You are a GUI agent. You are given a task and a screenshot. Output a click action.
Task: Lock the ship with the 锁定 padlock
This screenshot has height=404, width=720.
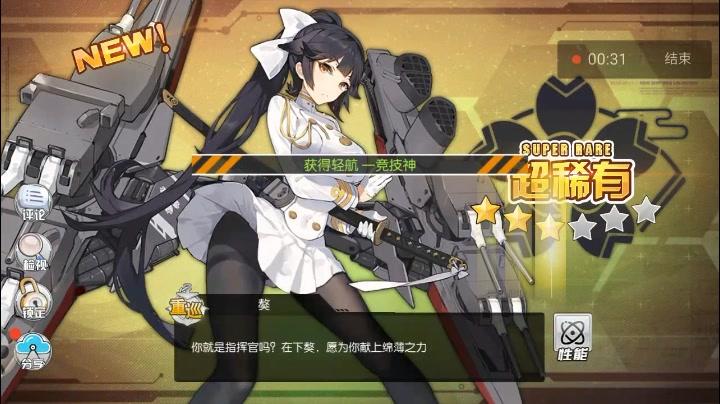(33, 297)
